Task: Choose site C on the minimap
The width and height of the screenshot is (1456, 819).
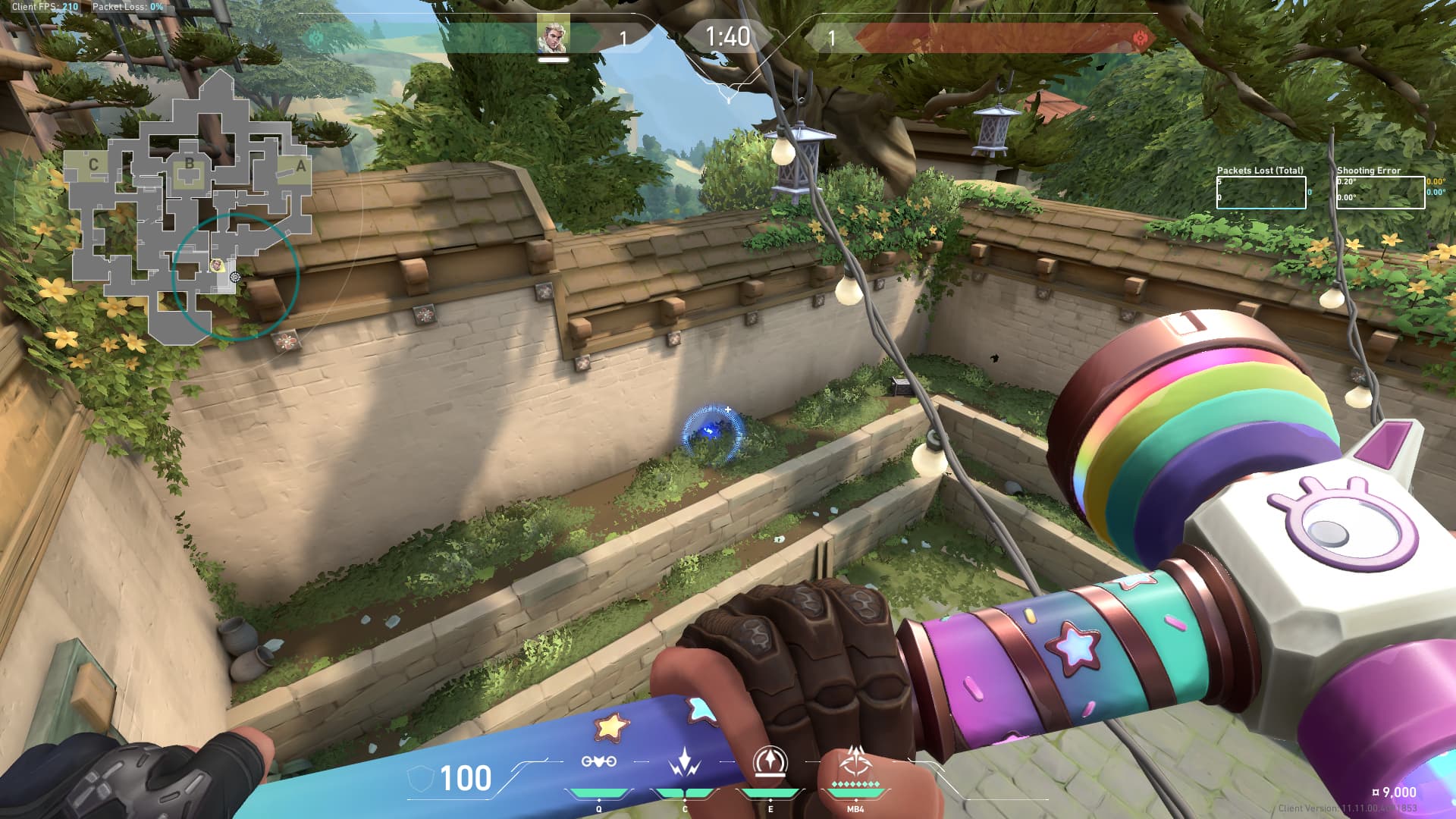Action: tap(93, 165)
